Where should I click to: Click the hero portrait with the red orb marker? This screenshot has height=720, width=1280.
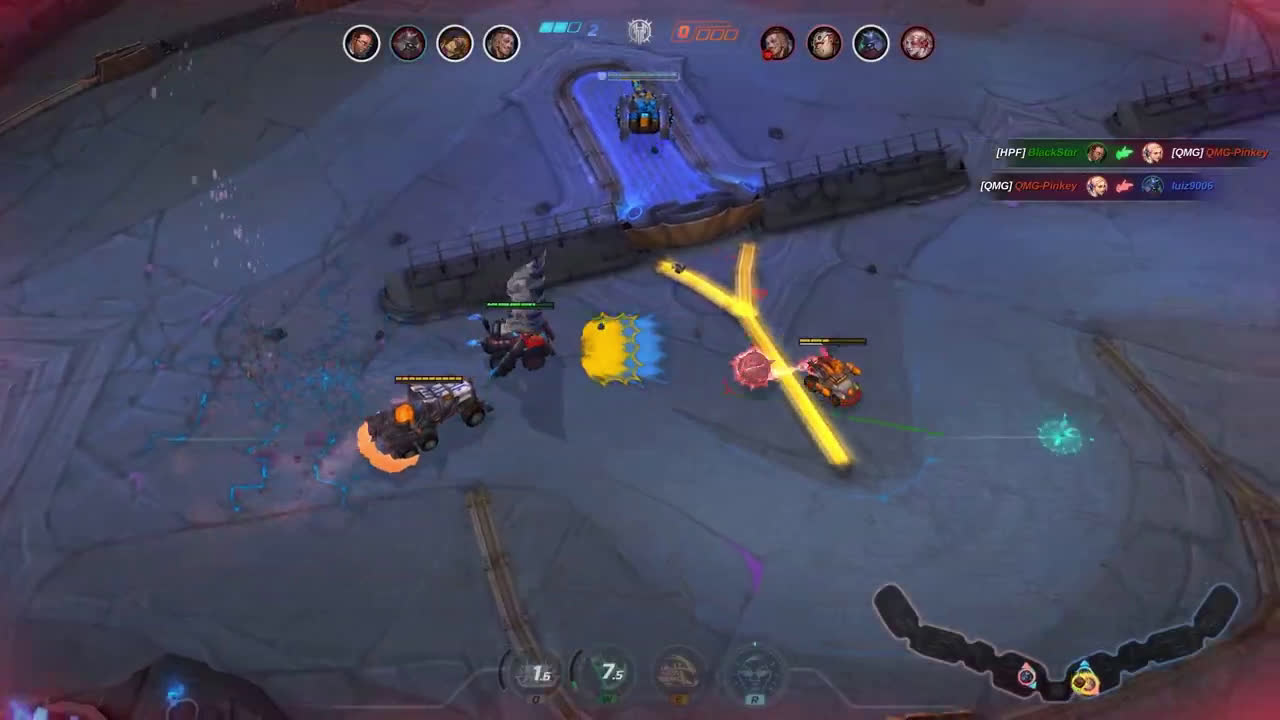[x=779, y=44]
